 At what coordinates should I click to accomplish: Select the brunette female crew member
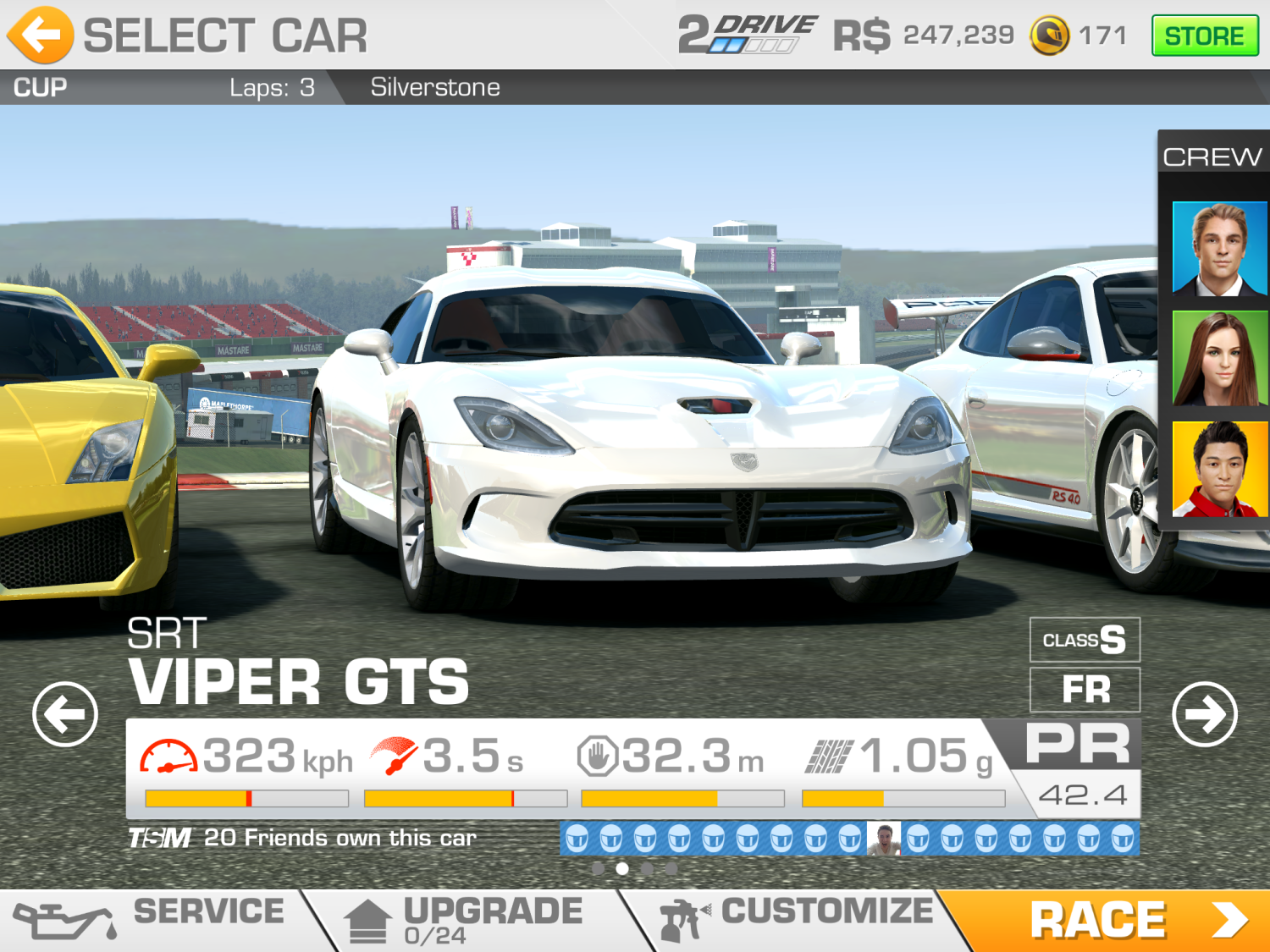(x=1219, y=359)
